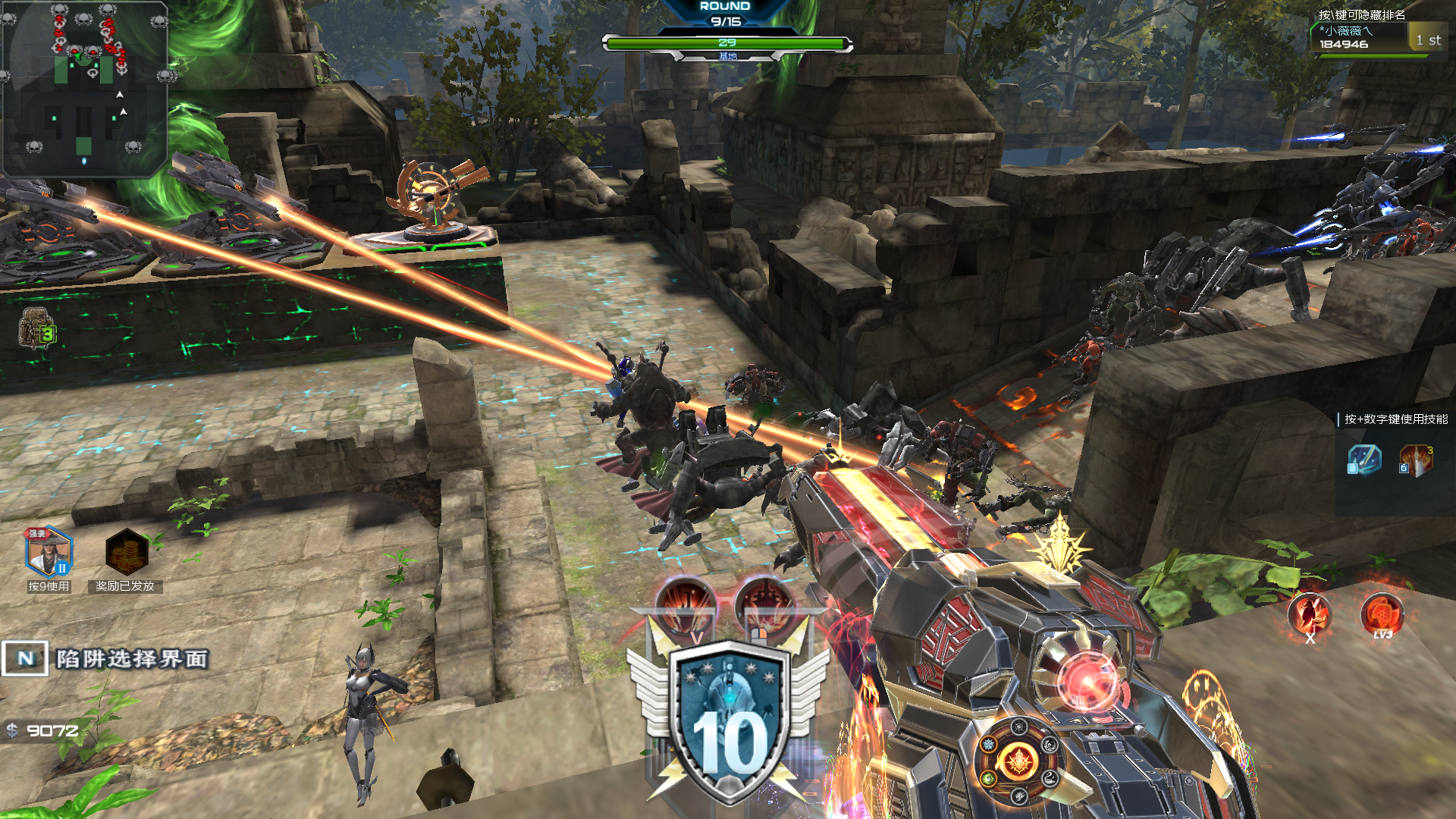Open the backpack icon marked 3
Viewport: 1456px width, 819px height.
pyautogui.click(x=36, y=328)
